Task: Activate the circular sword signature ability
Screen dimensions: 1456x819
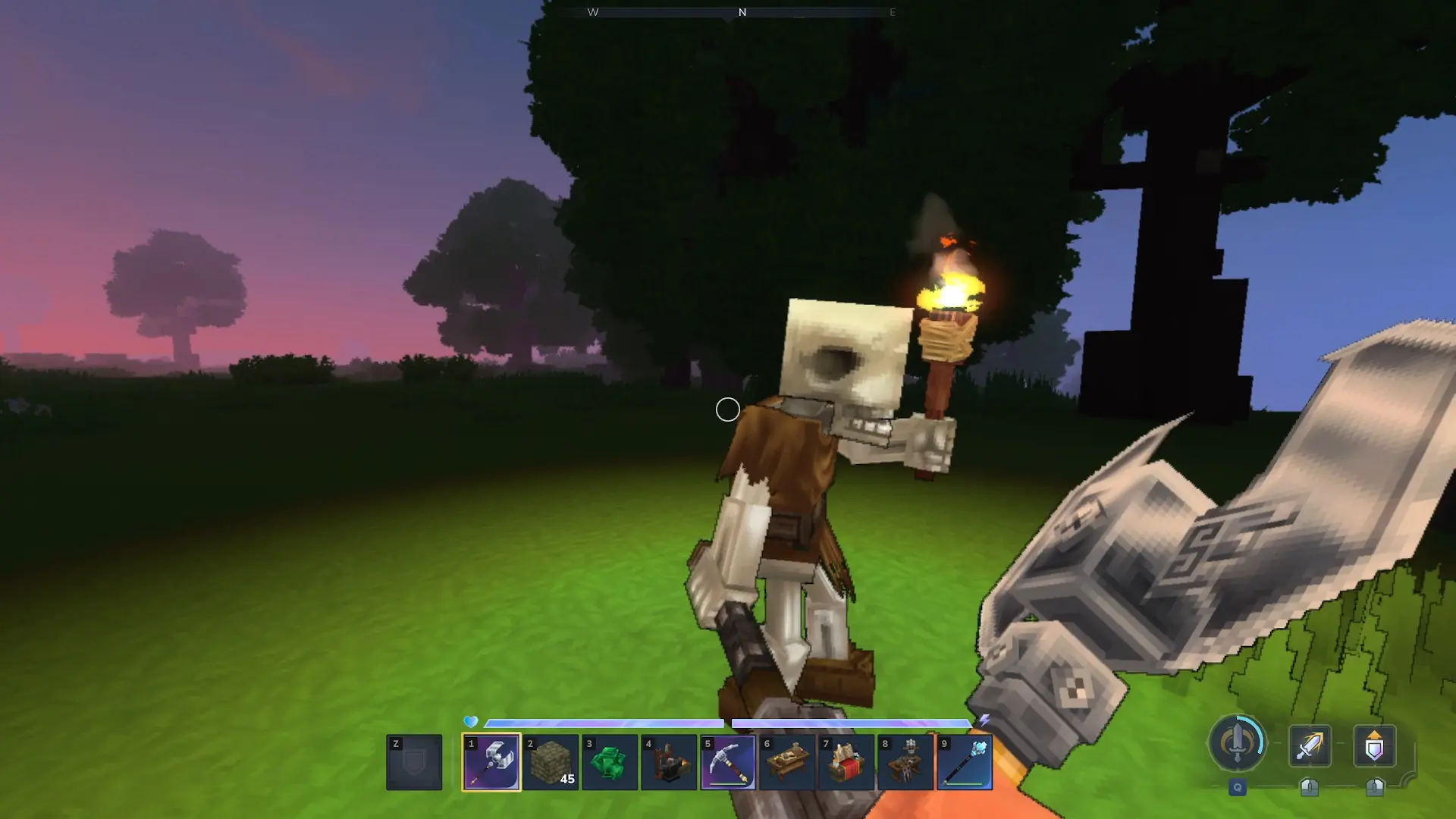Action: pos(1238,744)
